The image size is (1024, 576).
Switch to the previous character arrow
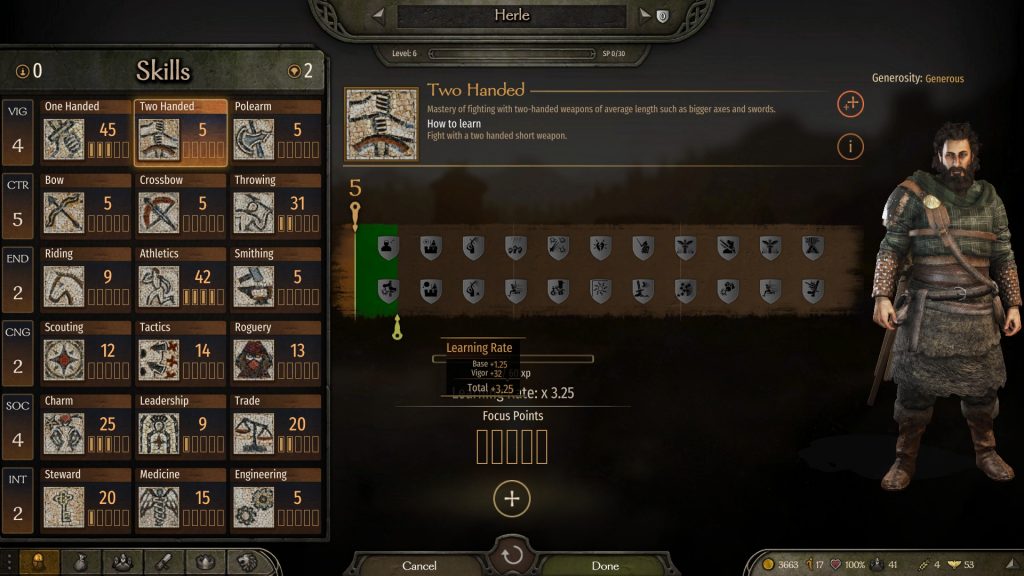pyautogui.click(x=378, y=16)
